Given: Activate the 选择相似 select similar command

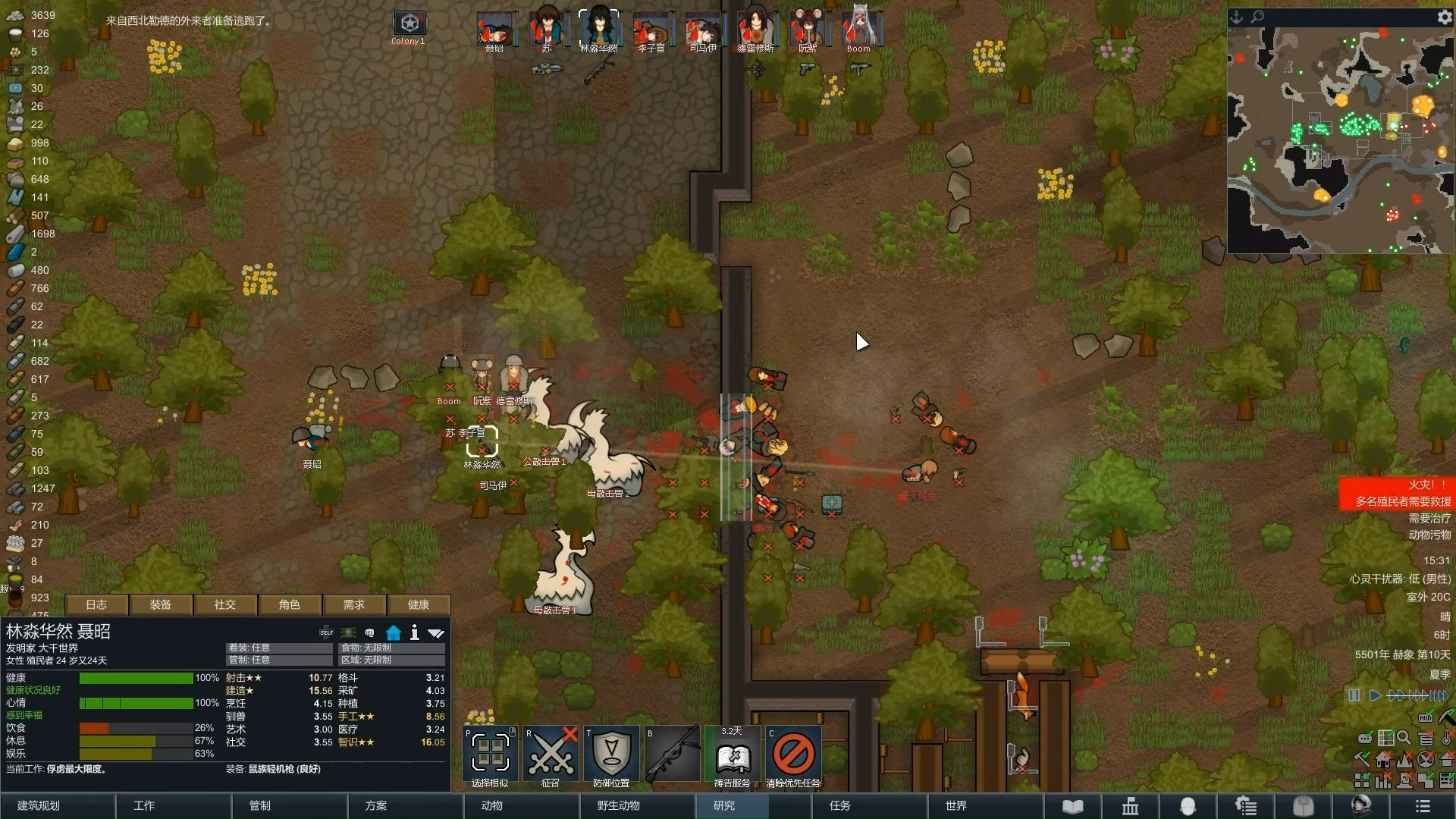Looking at the screenshot, I should 490,755.
